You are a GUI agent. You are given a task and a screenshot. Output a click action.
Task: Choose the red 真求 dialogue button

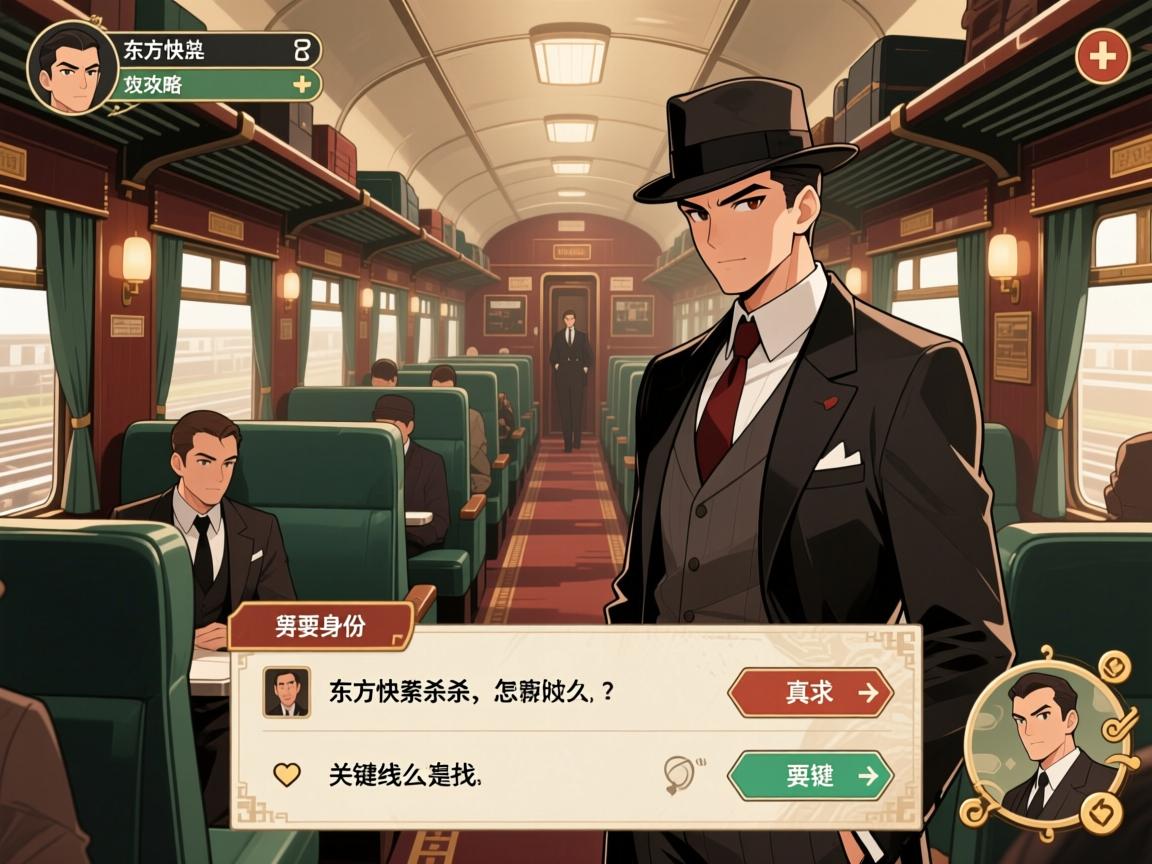pyautogui.click(x=810, y=692)
